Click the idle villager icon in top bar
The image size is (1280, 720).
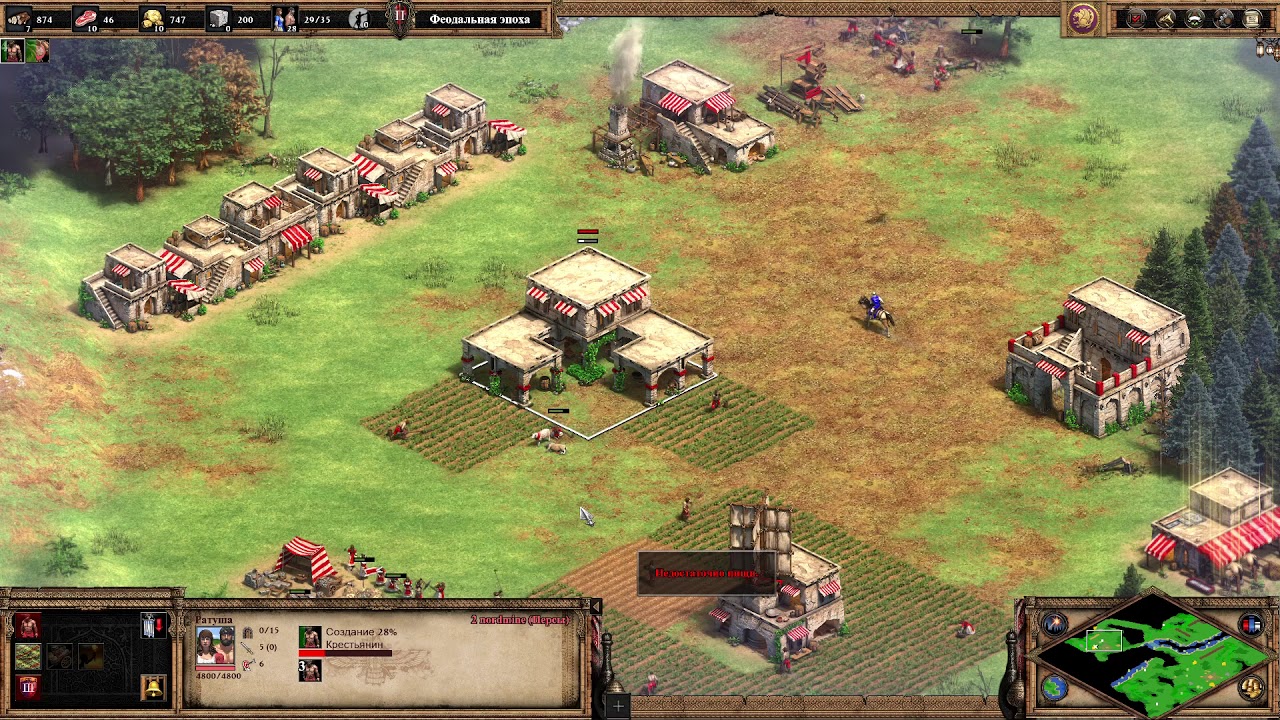(x=360, y=19)
